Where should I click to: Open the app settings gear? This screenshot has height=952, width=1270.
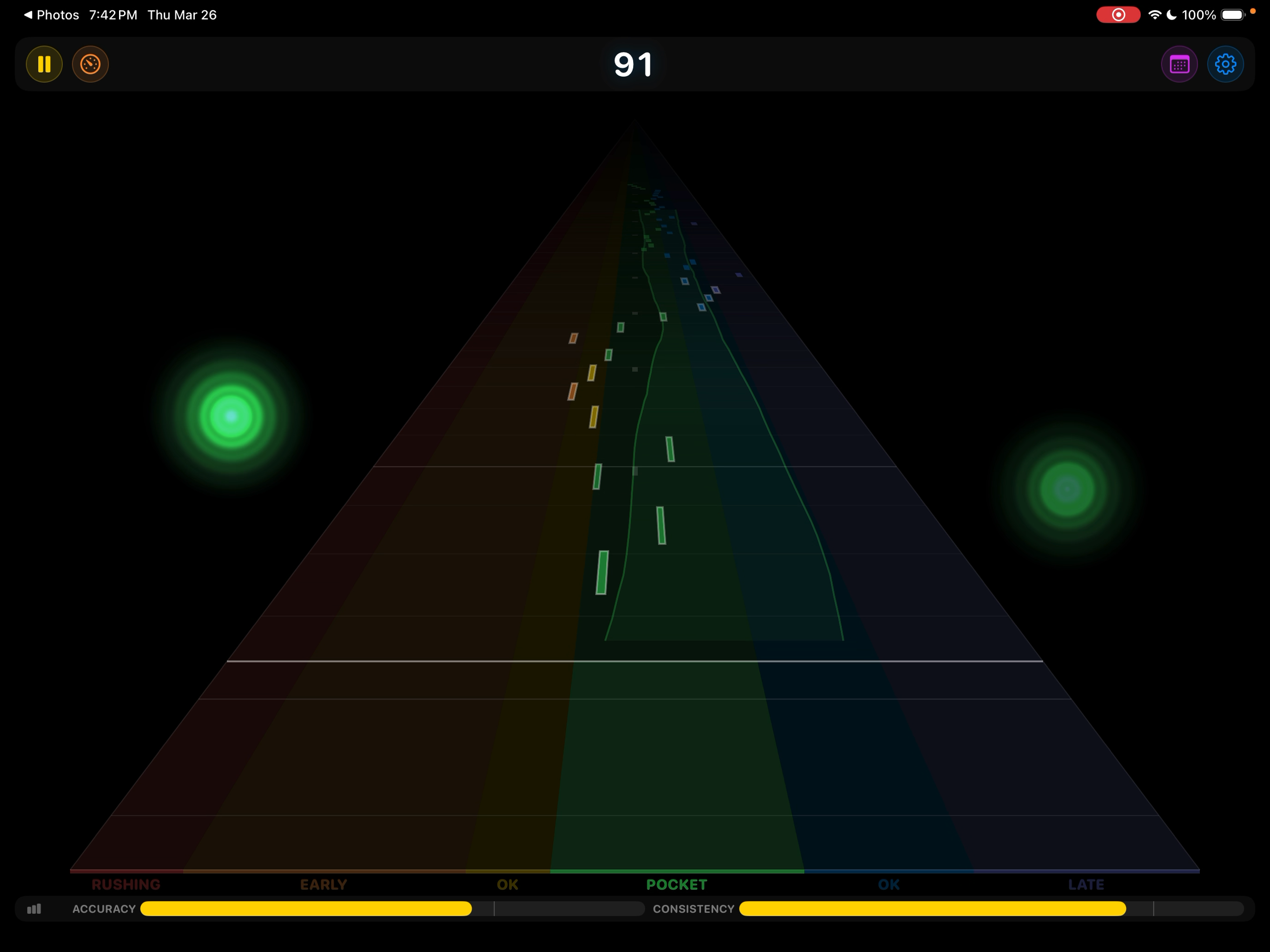click(x=1226, y=64)
